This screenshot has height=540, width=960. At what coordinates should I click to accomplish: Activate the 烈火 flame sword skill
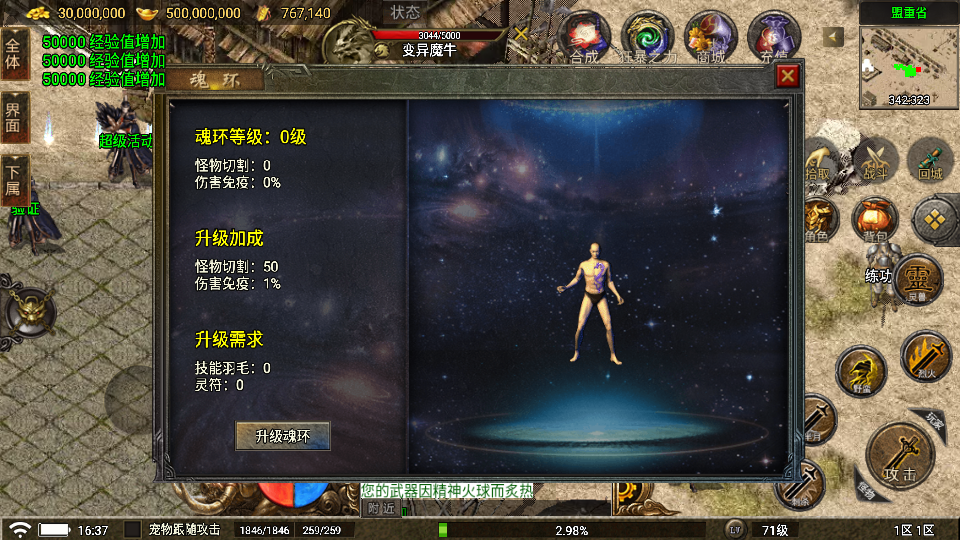924,358
